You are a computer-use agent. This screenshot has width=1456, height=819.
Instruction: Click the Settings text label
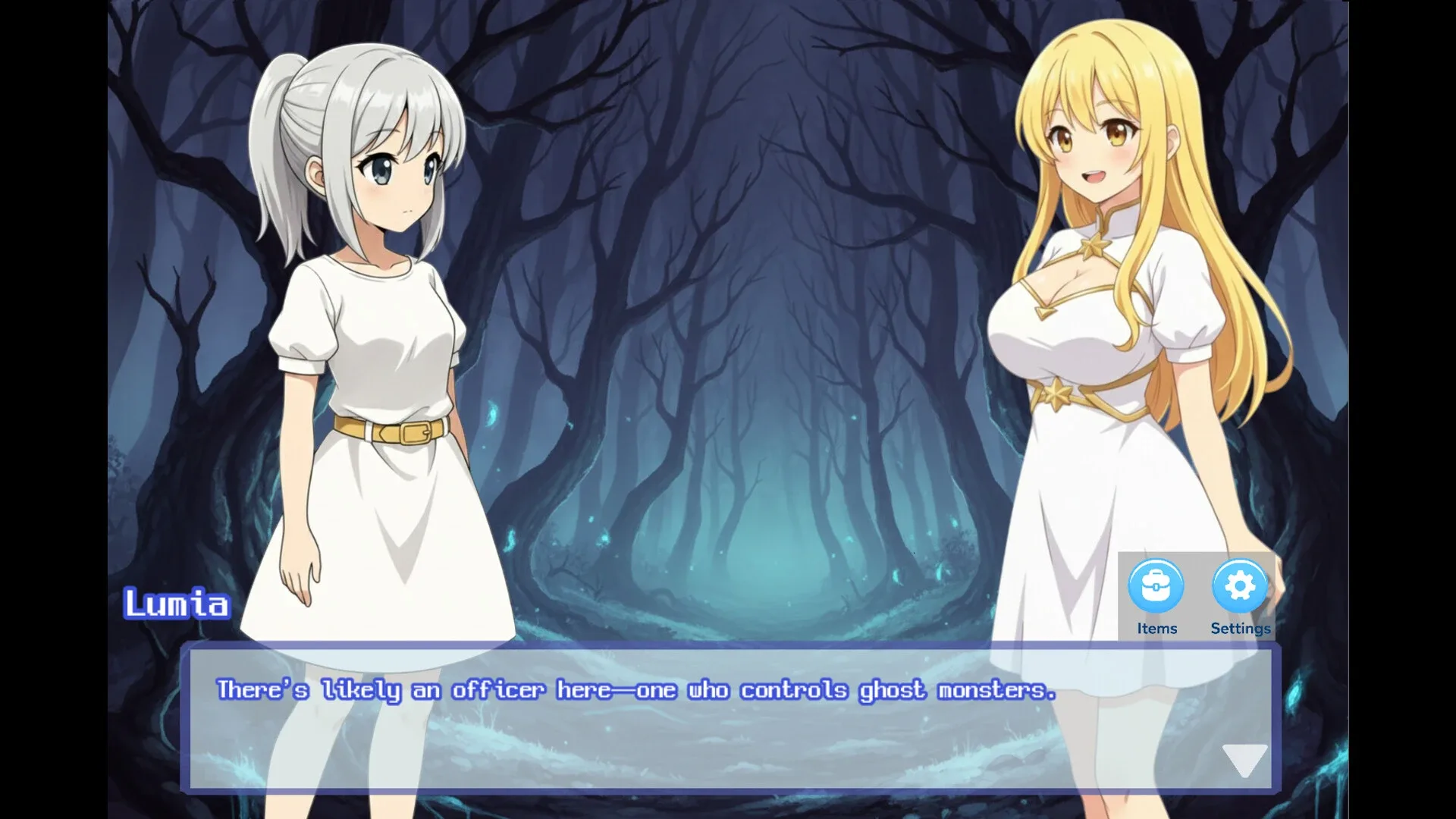1240,628
